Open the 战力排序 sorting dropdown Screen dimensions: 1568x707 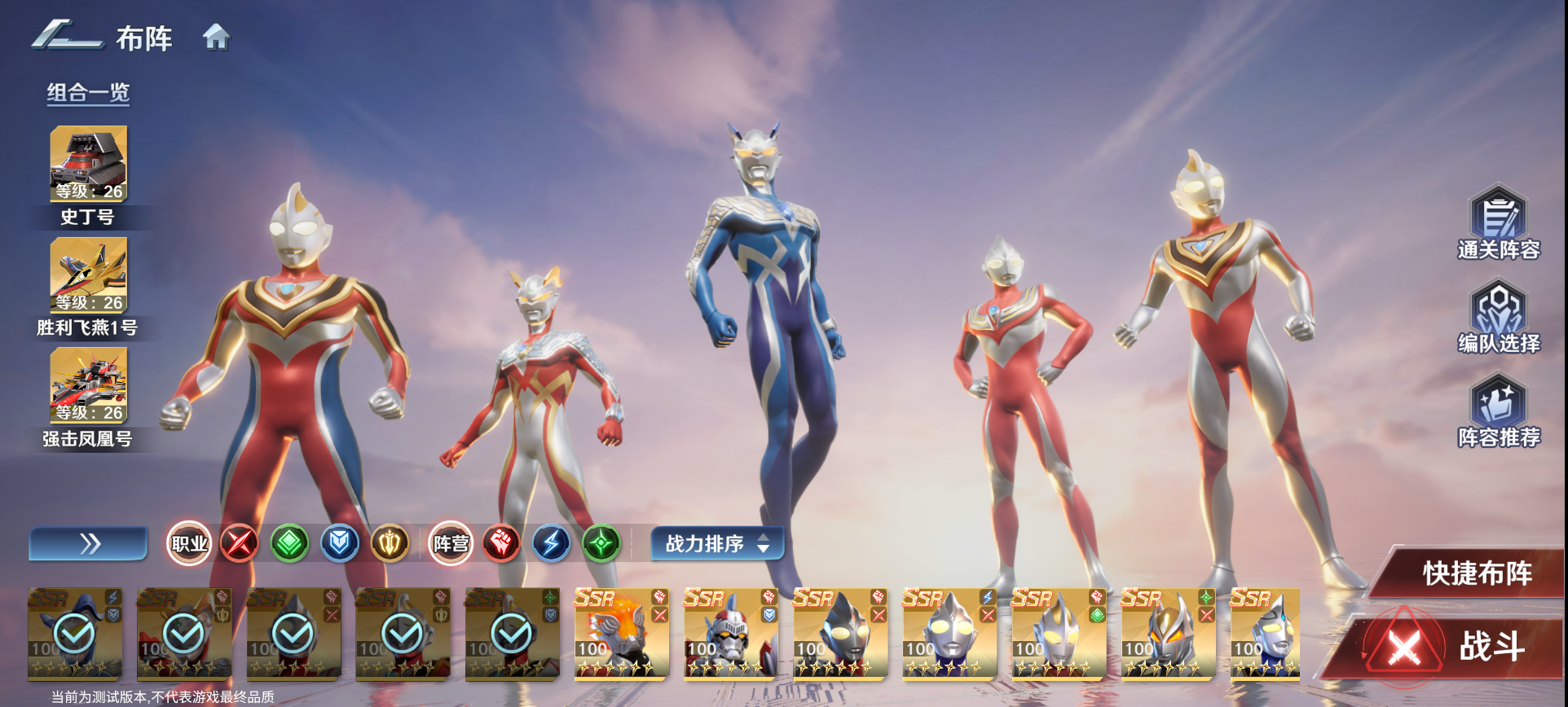coord(716,543)
